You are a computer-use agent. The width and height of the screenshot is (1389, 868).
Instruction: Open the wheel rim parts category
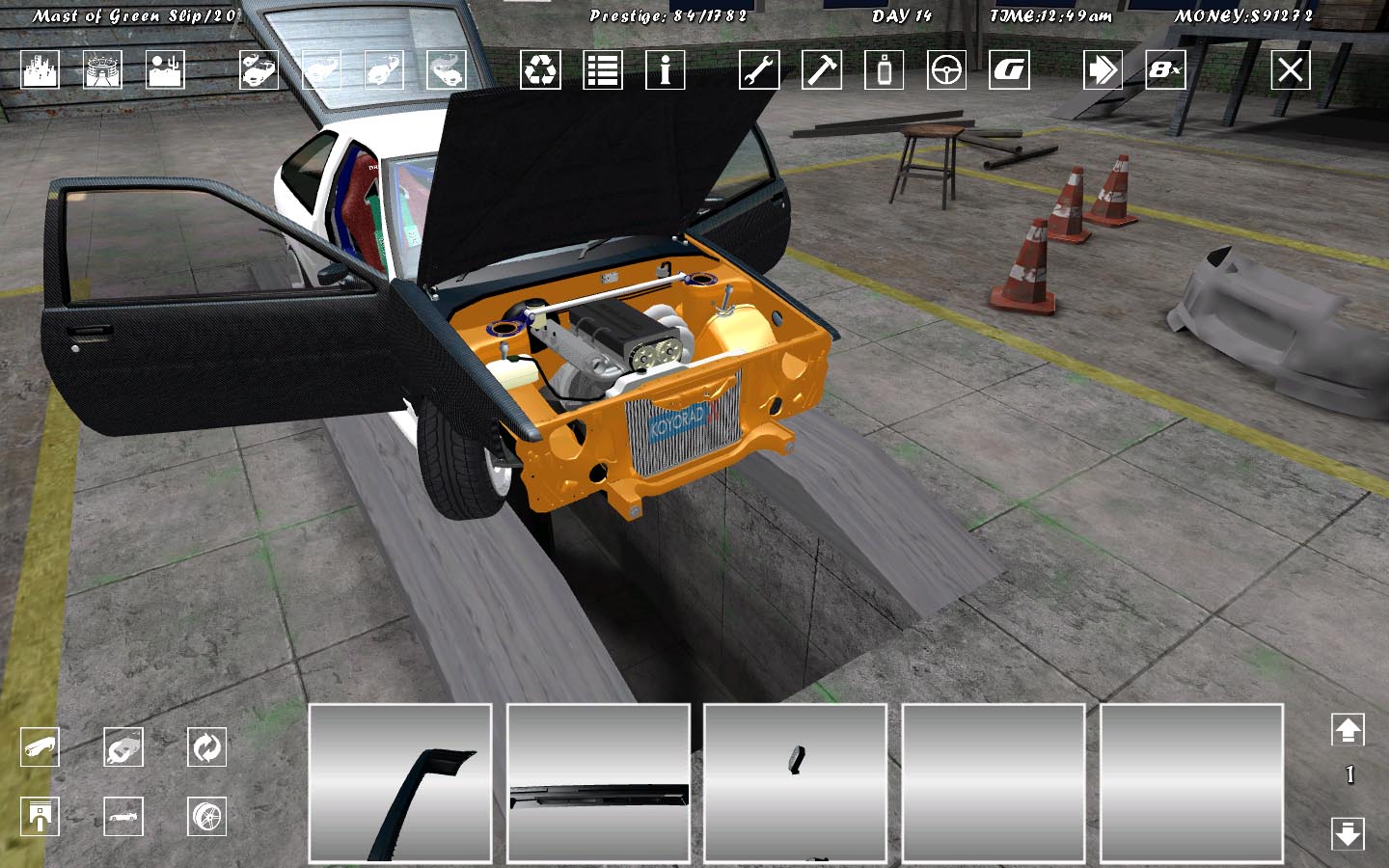tap(206, 817)
